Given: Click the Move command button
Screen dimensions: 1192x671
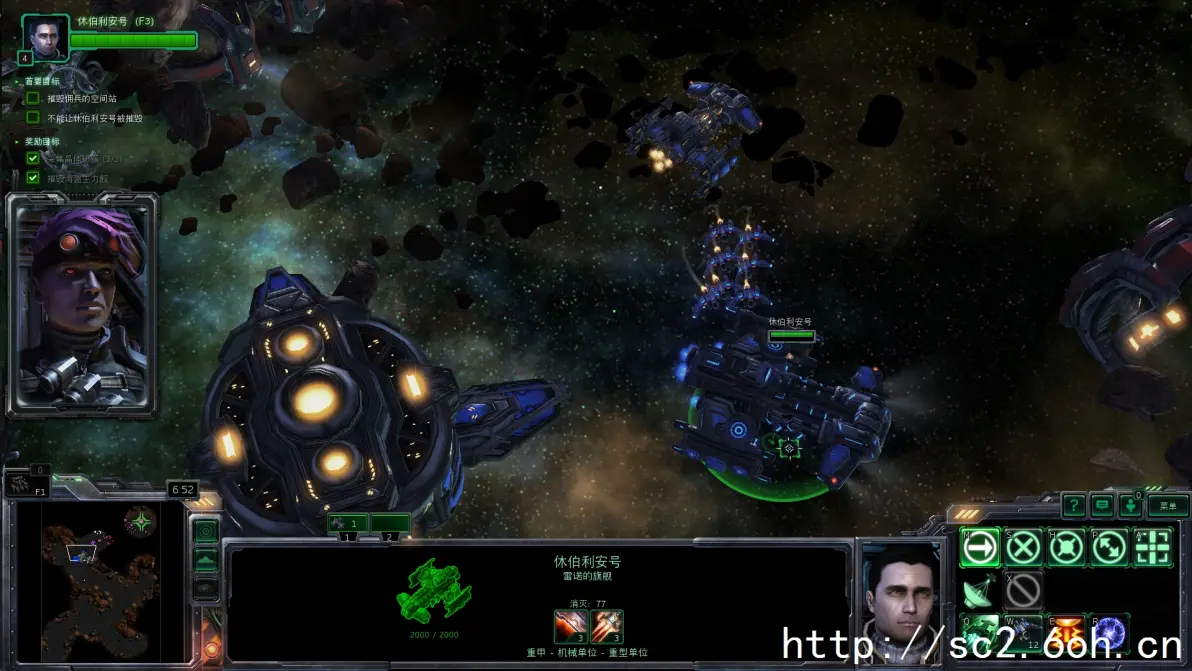Looking at the screenshot, I should click(980, 547).
